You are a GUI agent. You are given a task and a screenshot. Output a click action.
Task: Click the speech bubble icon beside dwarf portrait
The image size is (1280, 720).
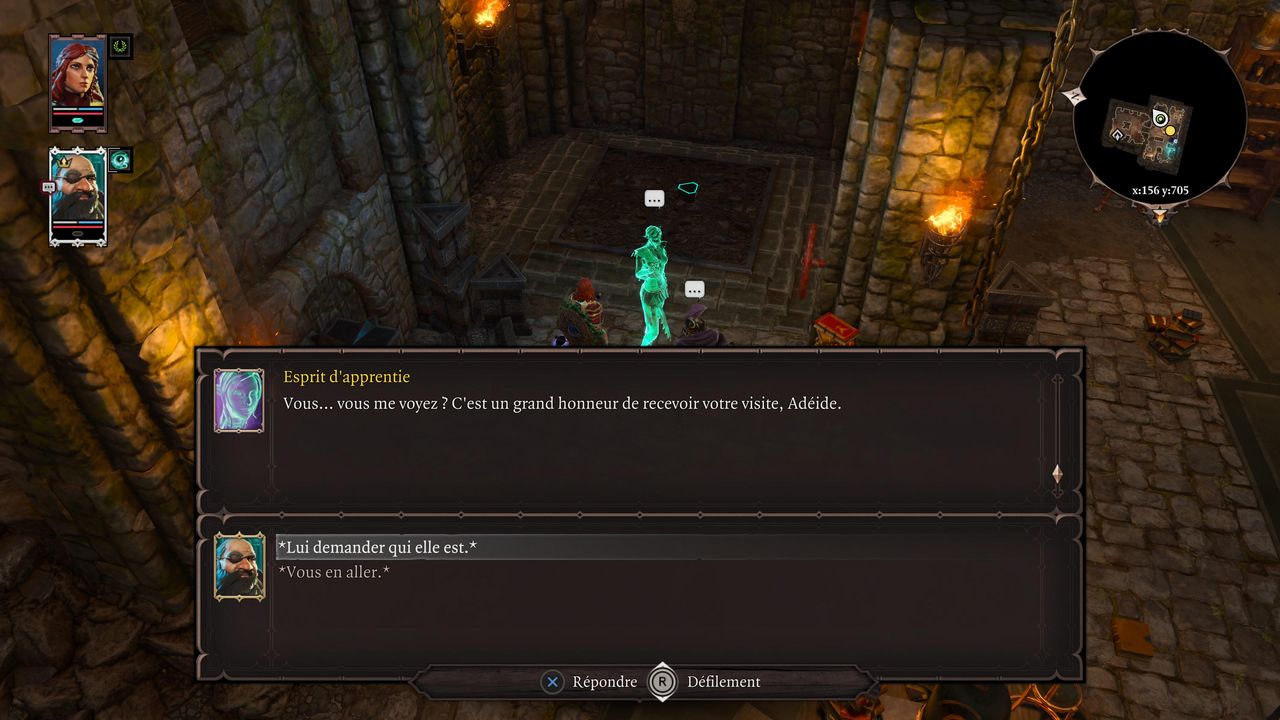pyautogui.click(x=48, y=187)
